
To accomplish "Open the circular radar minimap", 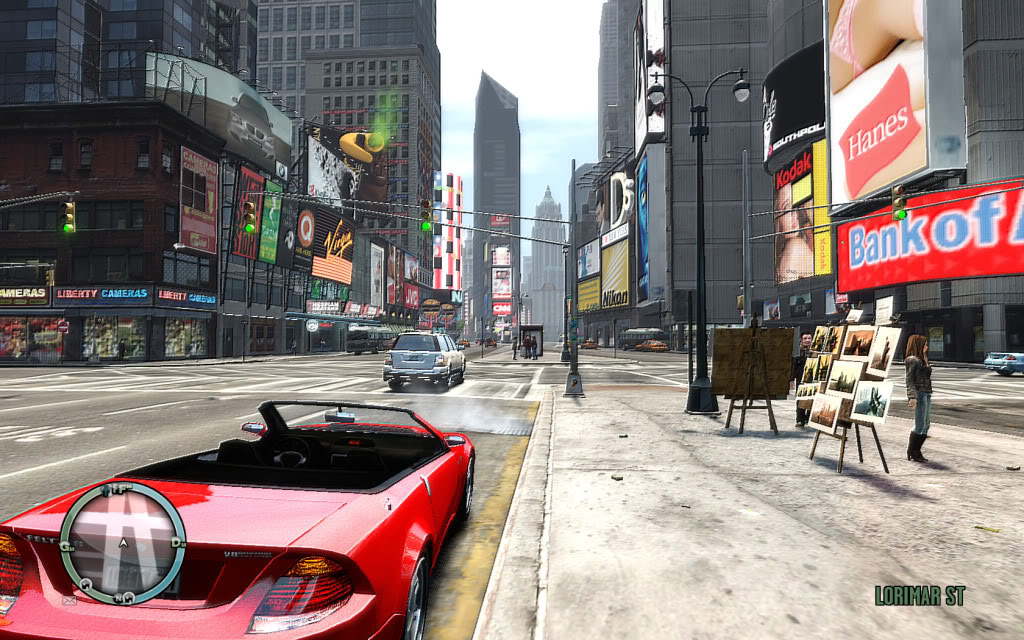I will coord(122,543).
